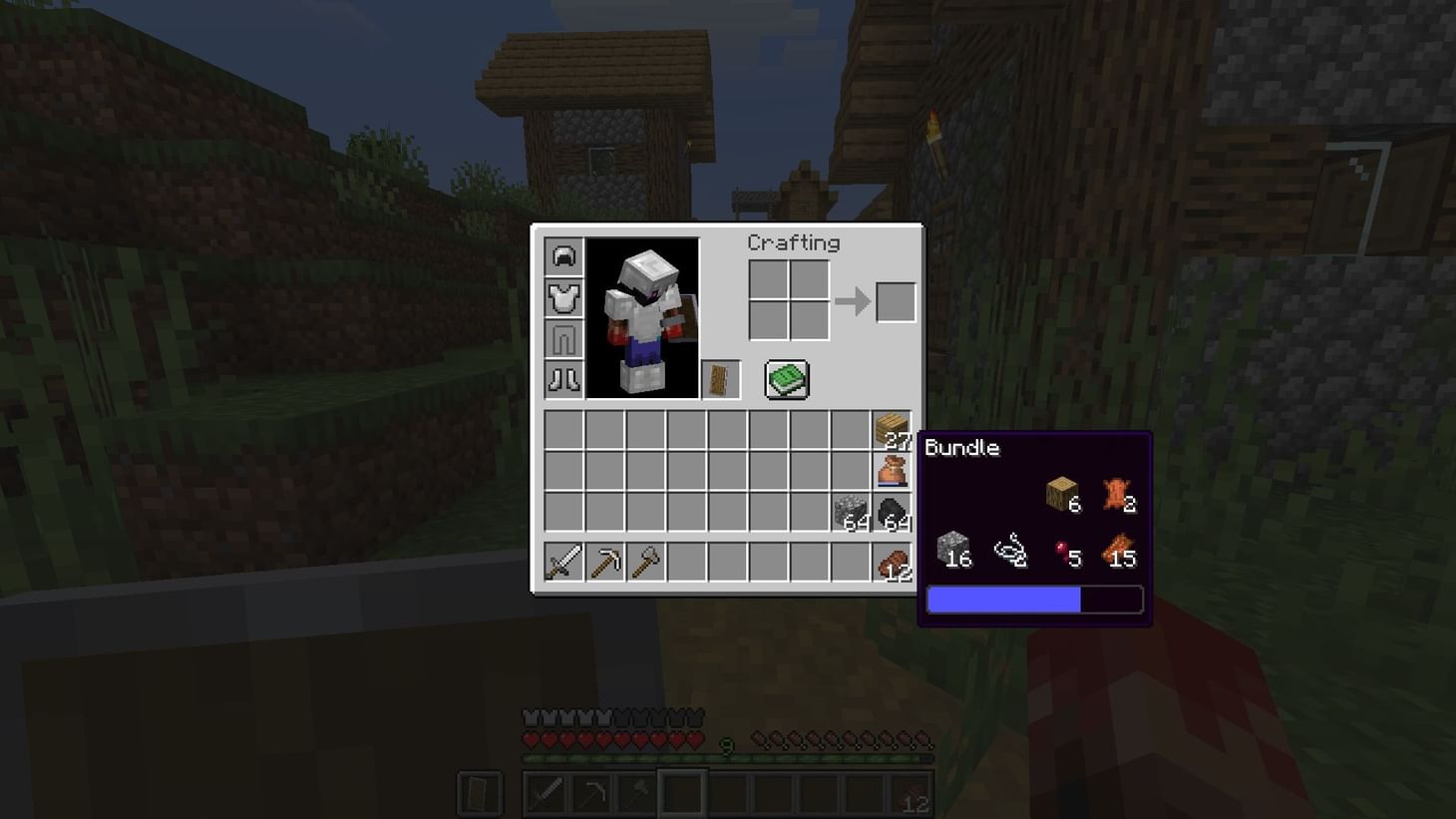Image resolution: width=1456 pixels, height=819 pixels.
Task: Click the Crafting panel title
Action: pyautogui.click(x=793, y=242)
